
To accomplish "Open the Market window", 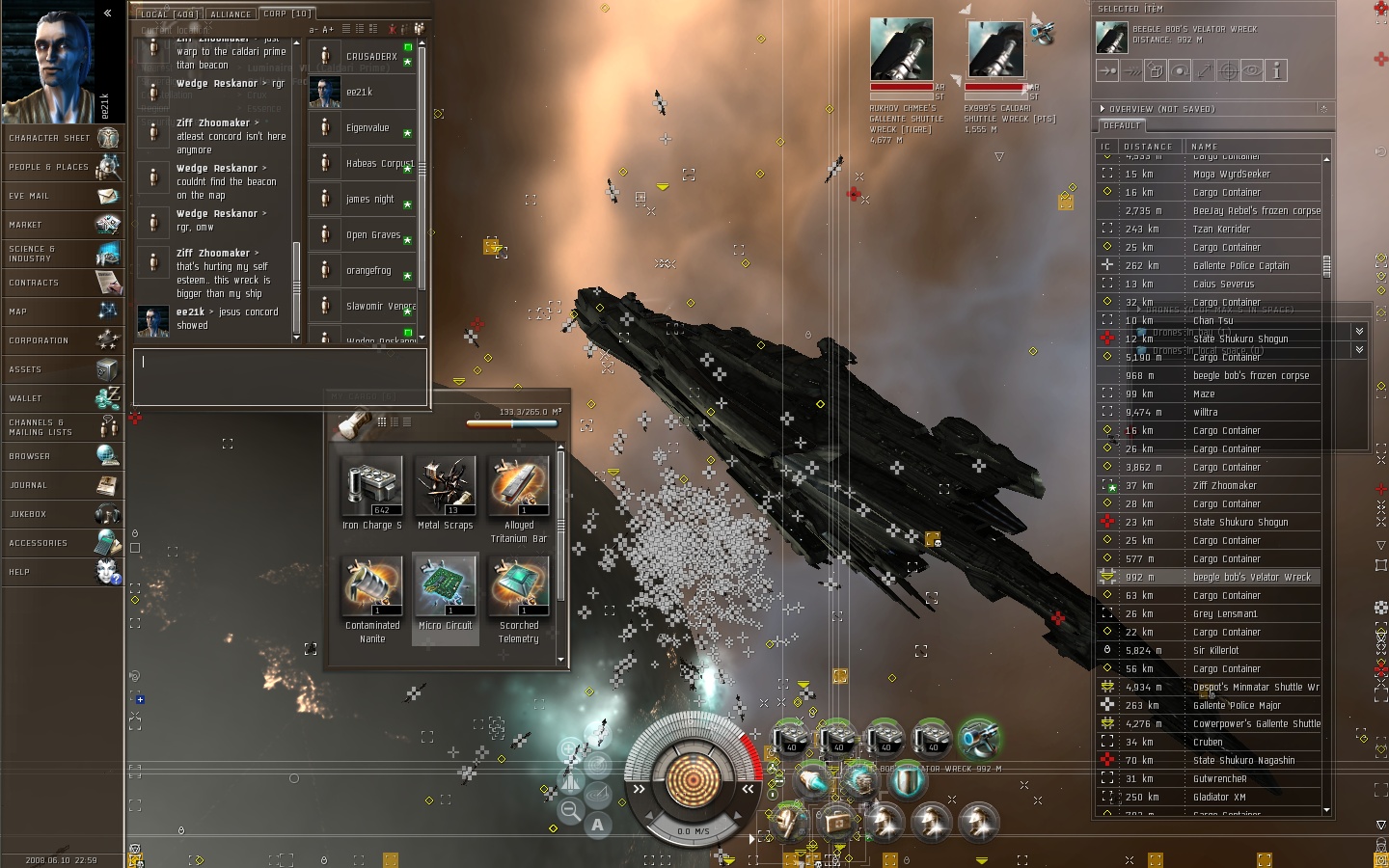I will point(62,225).
